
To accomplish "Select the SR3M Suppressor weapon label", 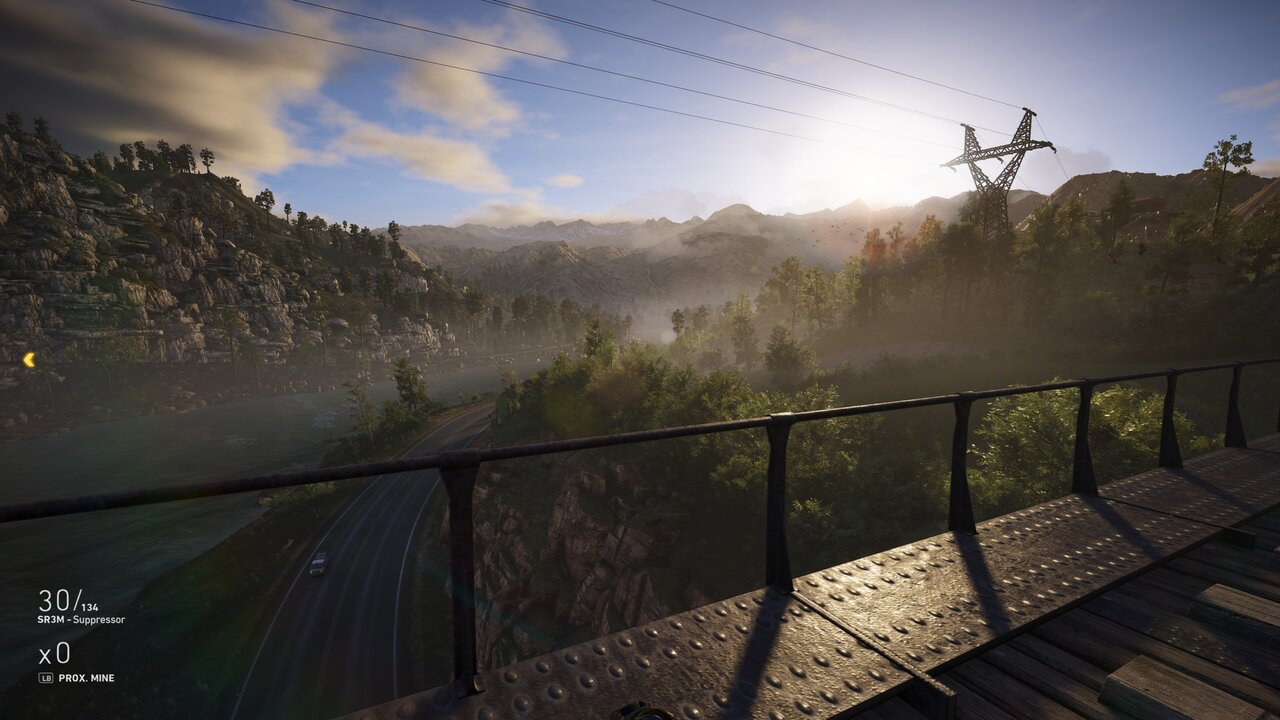I will (81, 620).
